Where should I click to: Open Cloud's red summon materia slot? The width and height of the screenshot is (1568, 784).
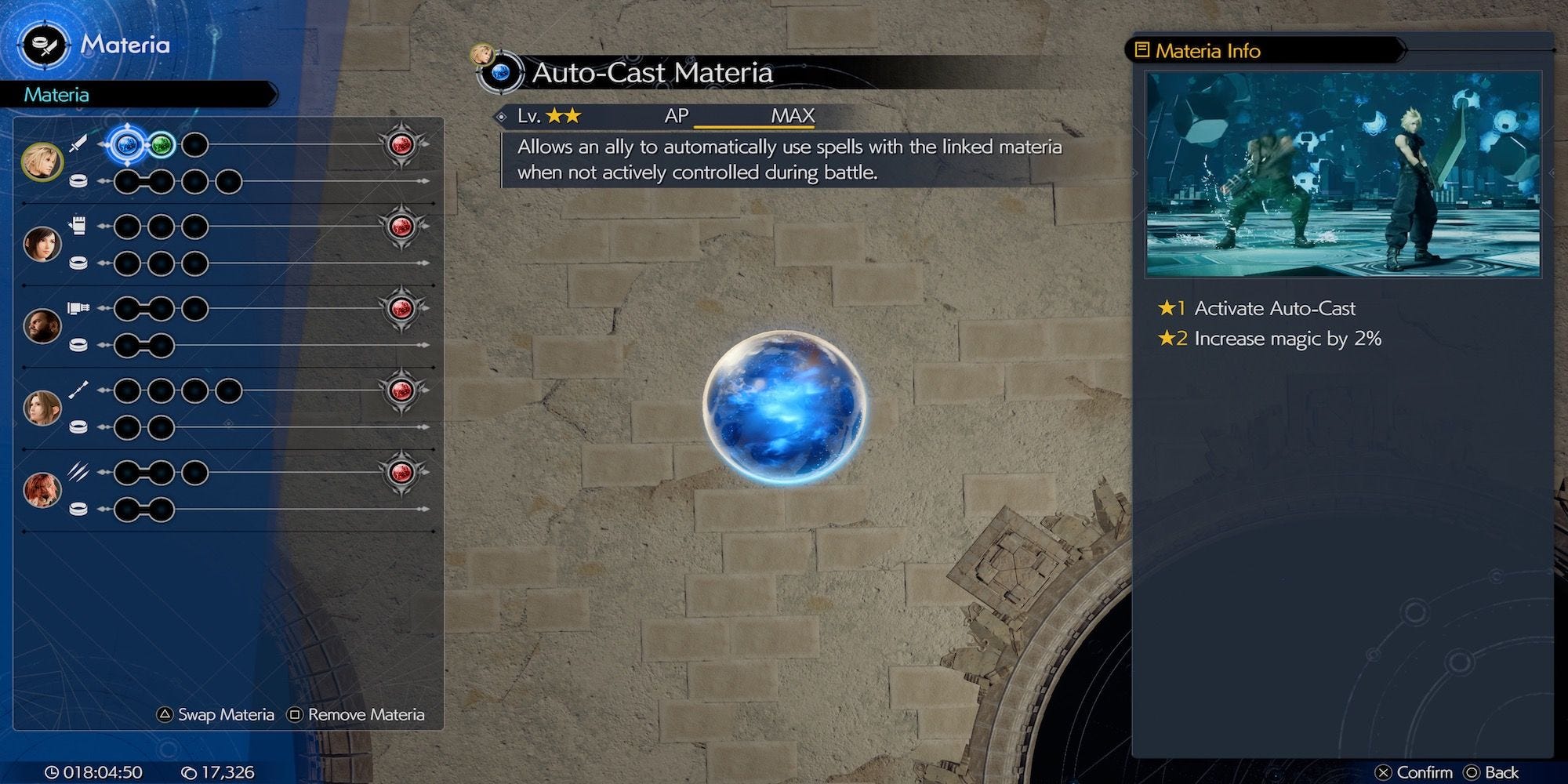coord(401,144)
